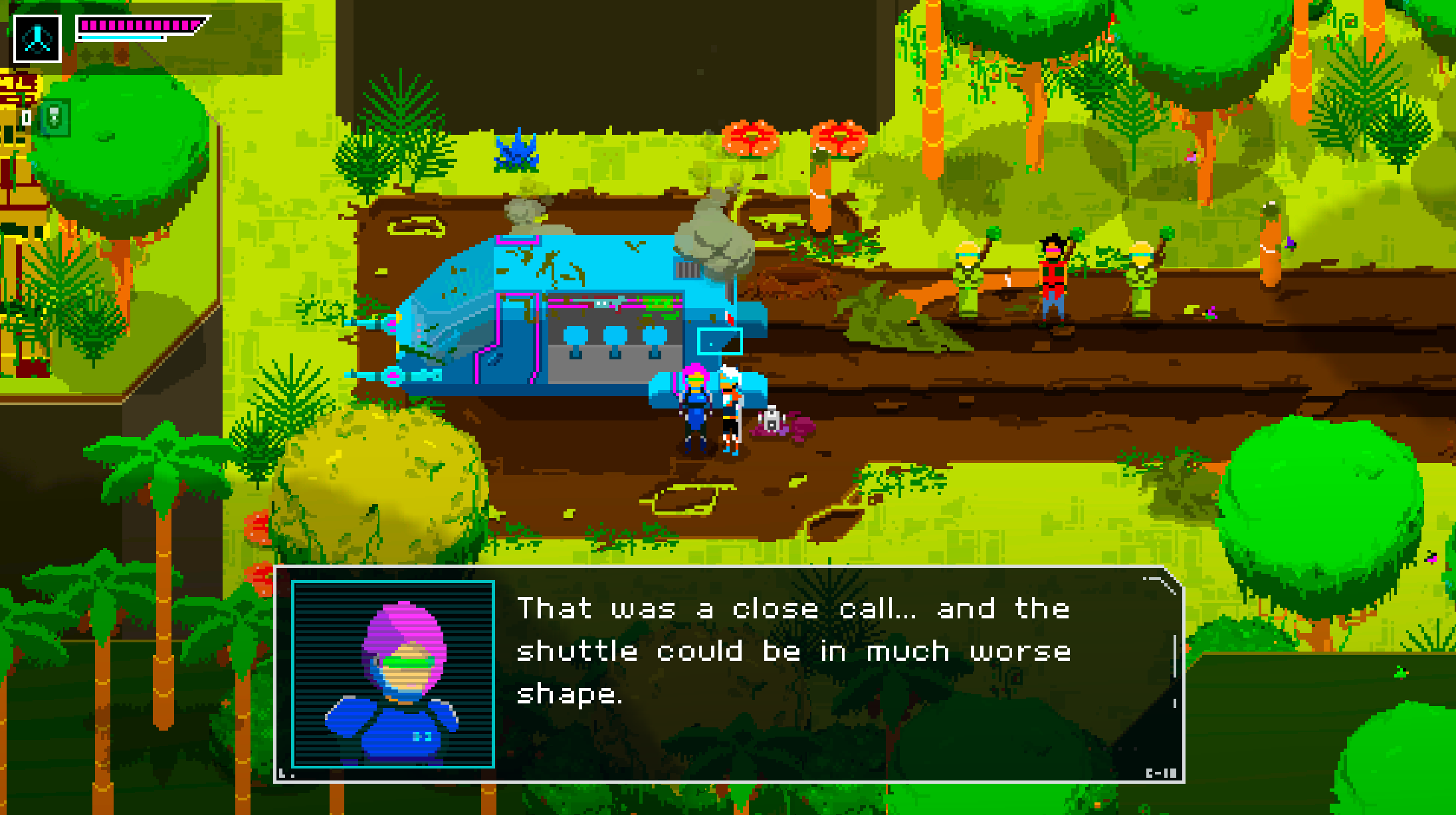Toggle the visor on the dialogue portrait
This screenshot has width=1456, height=815.
coord(406,662)
